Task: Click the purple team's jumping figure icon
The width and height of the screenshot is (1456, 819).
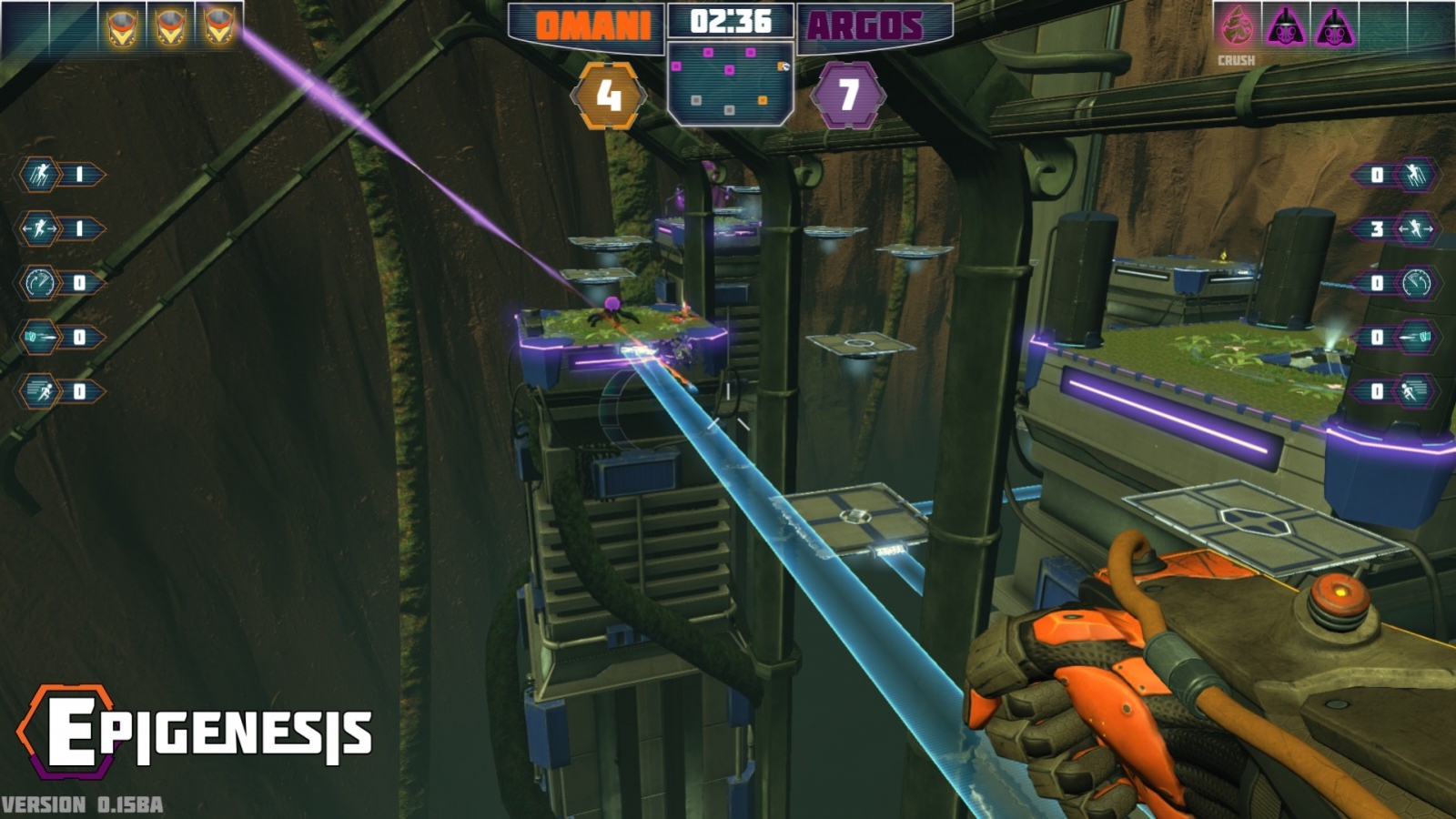Action: 1416,175
